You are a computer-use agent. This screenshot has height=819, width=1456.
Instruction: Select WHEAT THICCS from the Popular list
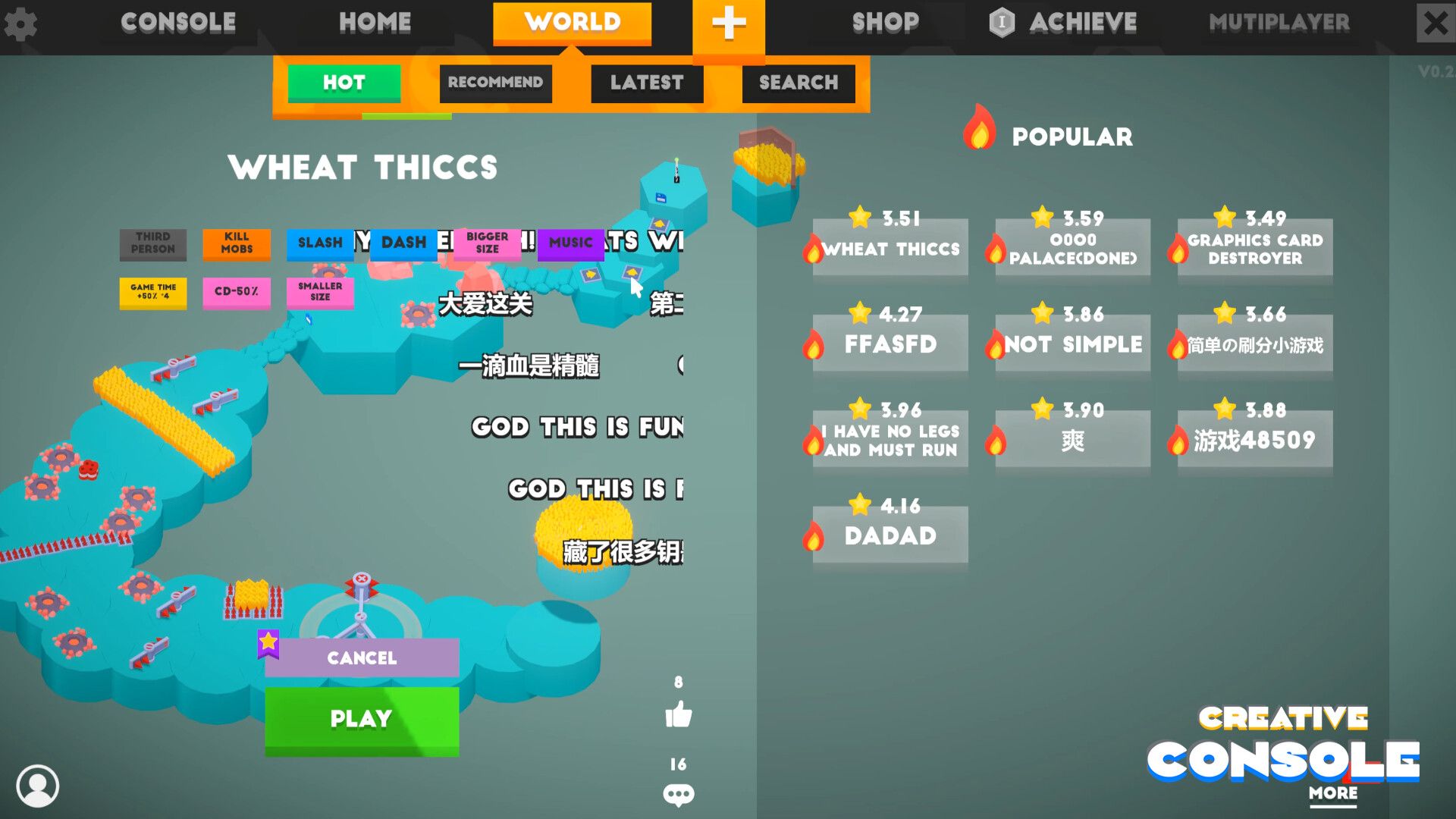coord(890,247)
